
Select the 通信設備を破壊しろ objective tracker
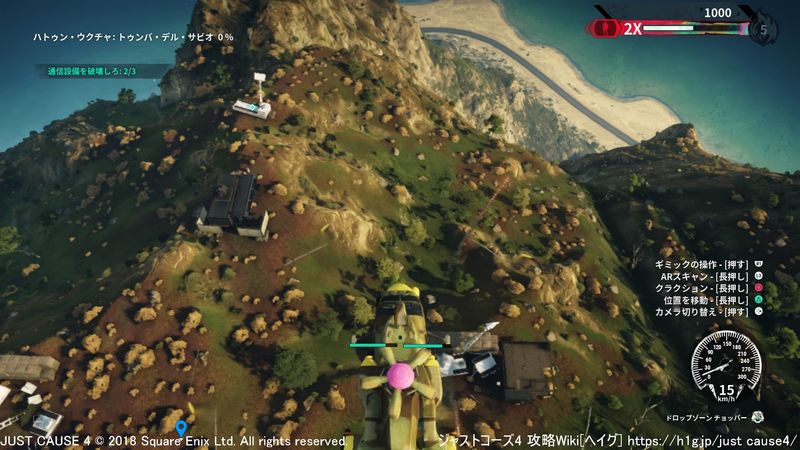tap(91, 71)
